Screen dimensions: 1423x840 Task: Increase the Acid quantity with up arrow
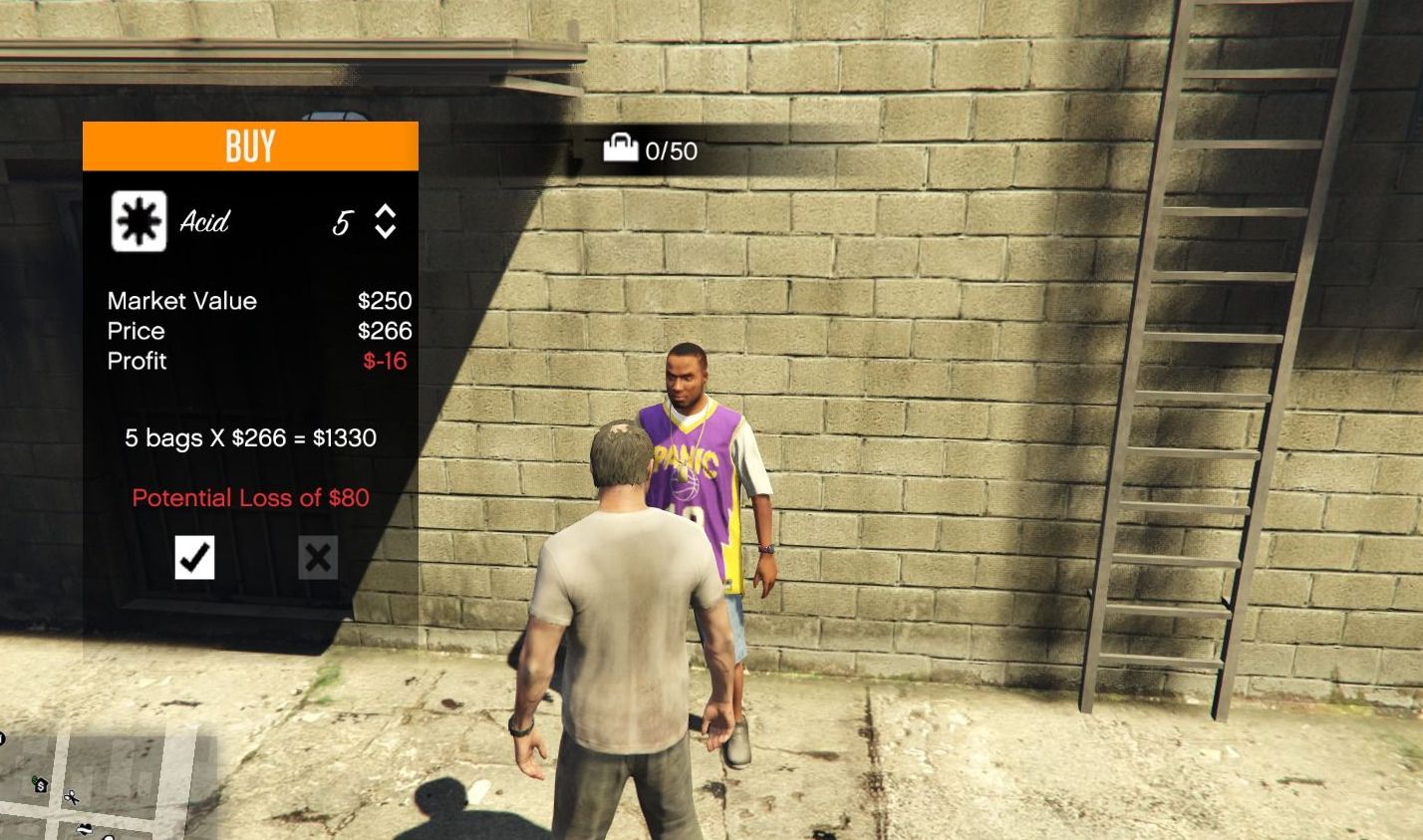(x=386, y=211)
